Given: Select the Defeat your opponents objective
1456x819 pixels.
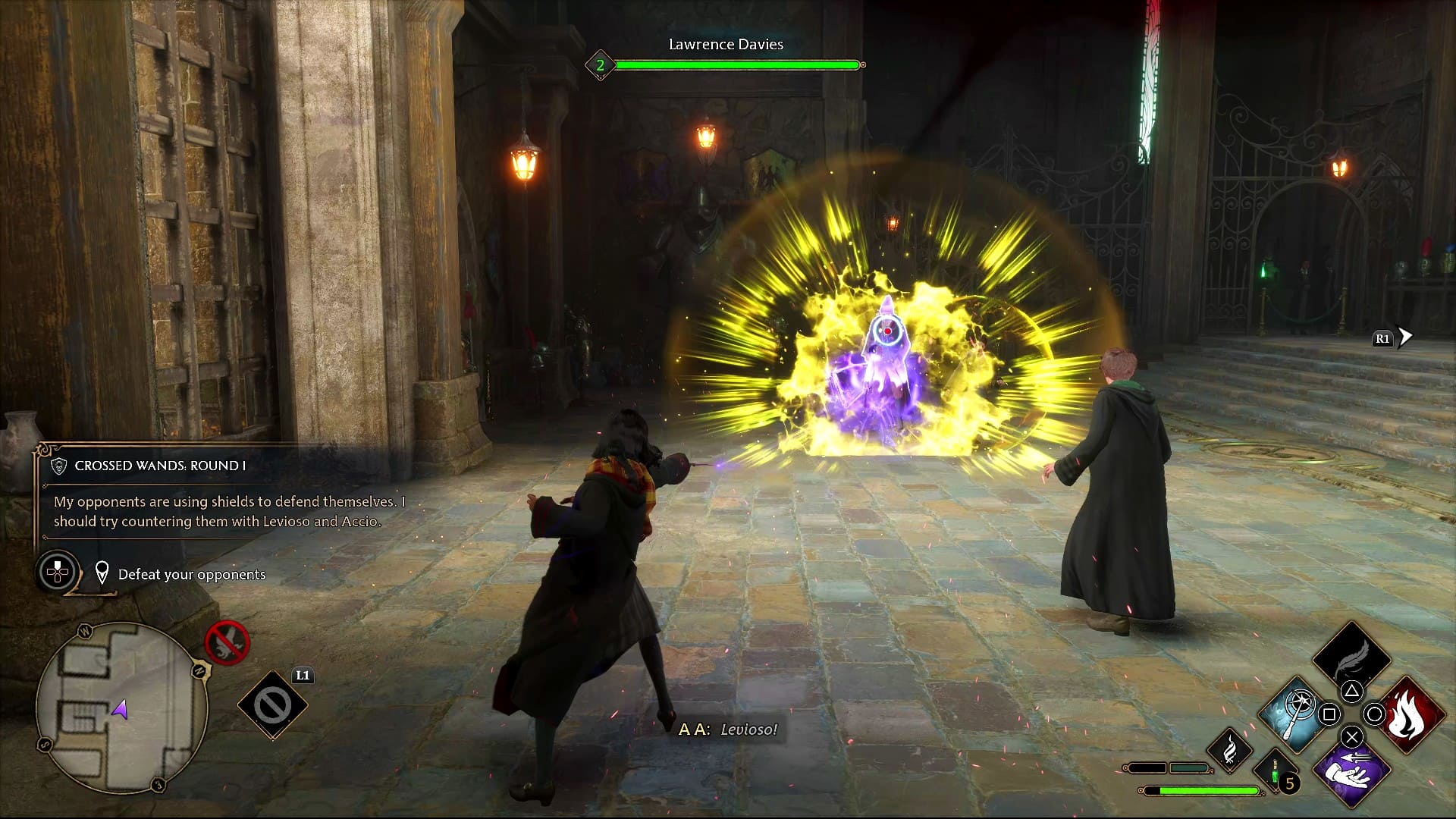Looking at the screenshot, I should [191, 575].
